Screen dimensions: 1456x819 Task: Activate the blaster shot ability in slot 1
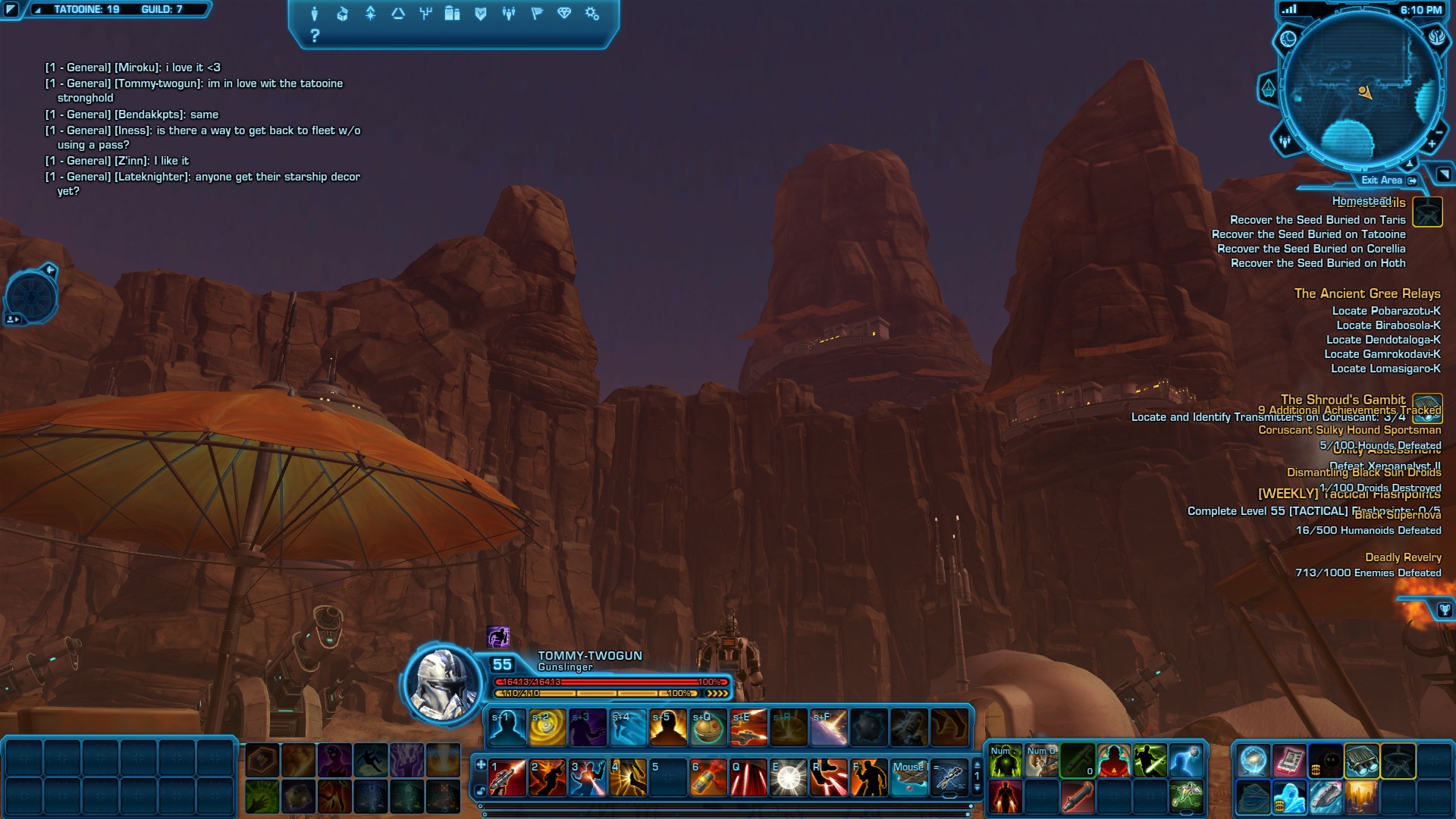[x=507, y=778]
